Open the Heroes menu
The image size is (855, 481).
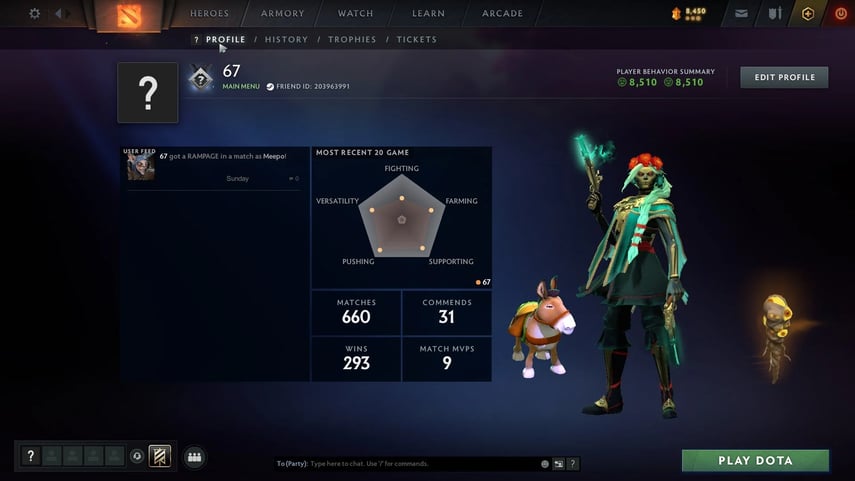click(210, 14)
